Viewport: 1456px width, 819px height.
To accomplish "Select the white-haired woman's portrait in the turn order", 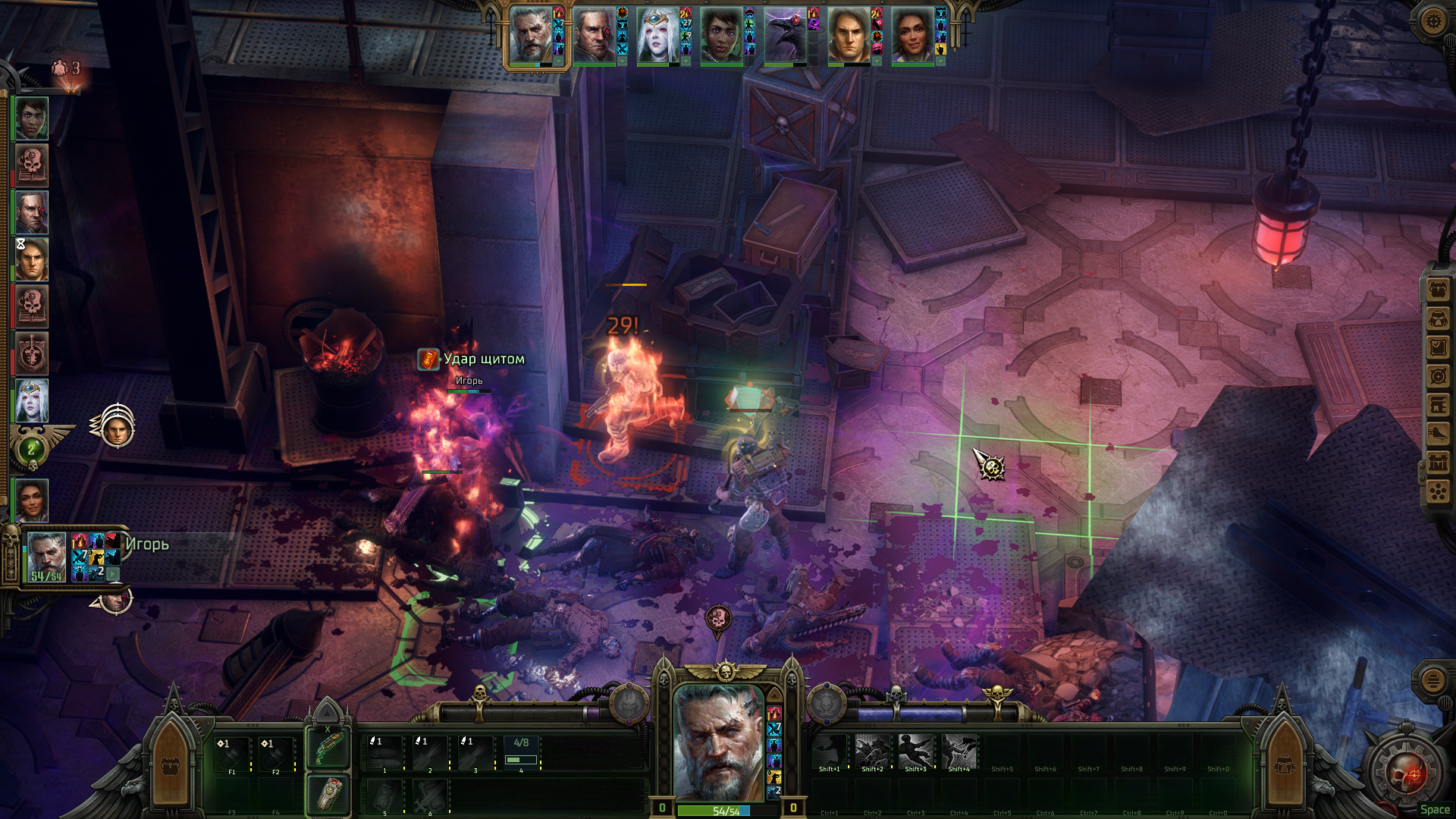I will [x=657, y=35].
